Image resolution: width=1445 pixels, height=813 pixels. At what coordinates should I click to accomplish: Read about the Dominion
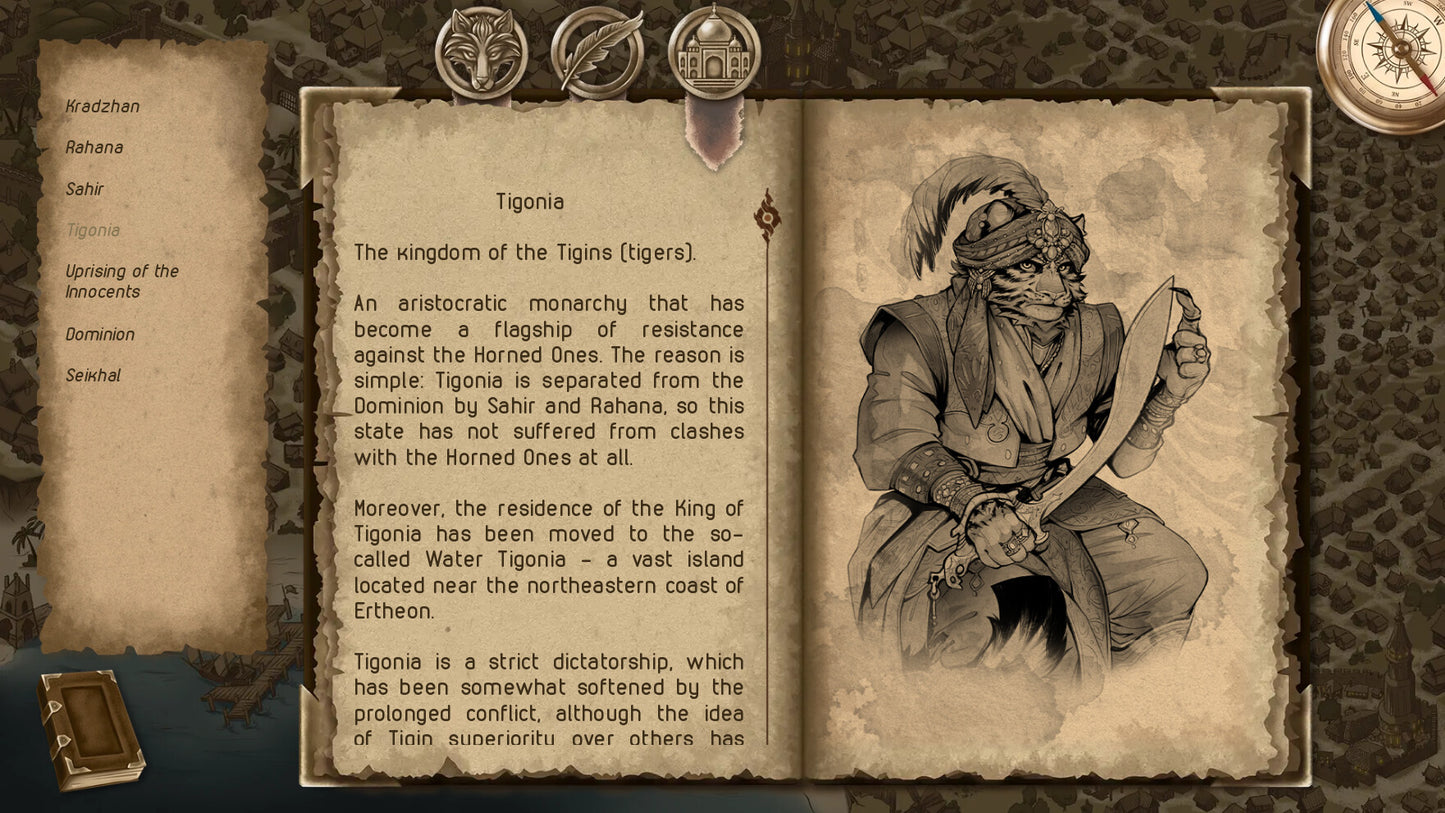coord(101,334)
